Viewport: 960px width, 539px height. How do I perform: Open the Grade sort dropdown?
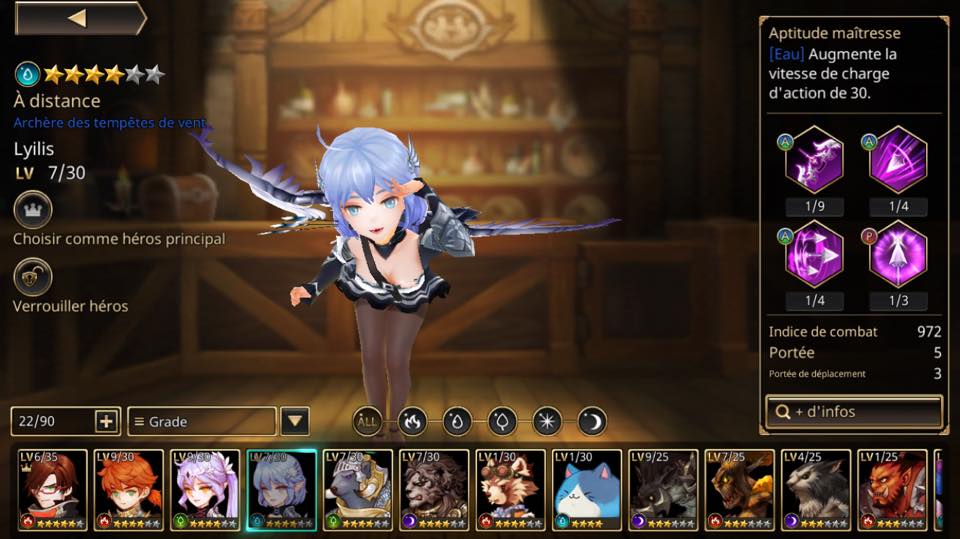click(x=201, y=421)
